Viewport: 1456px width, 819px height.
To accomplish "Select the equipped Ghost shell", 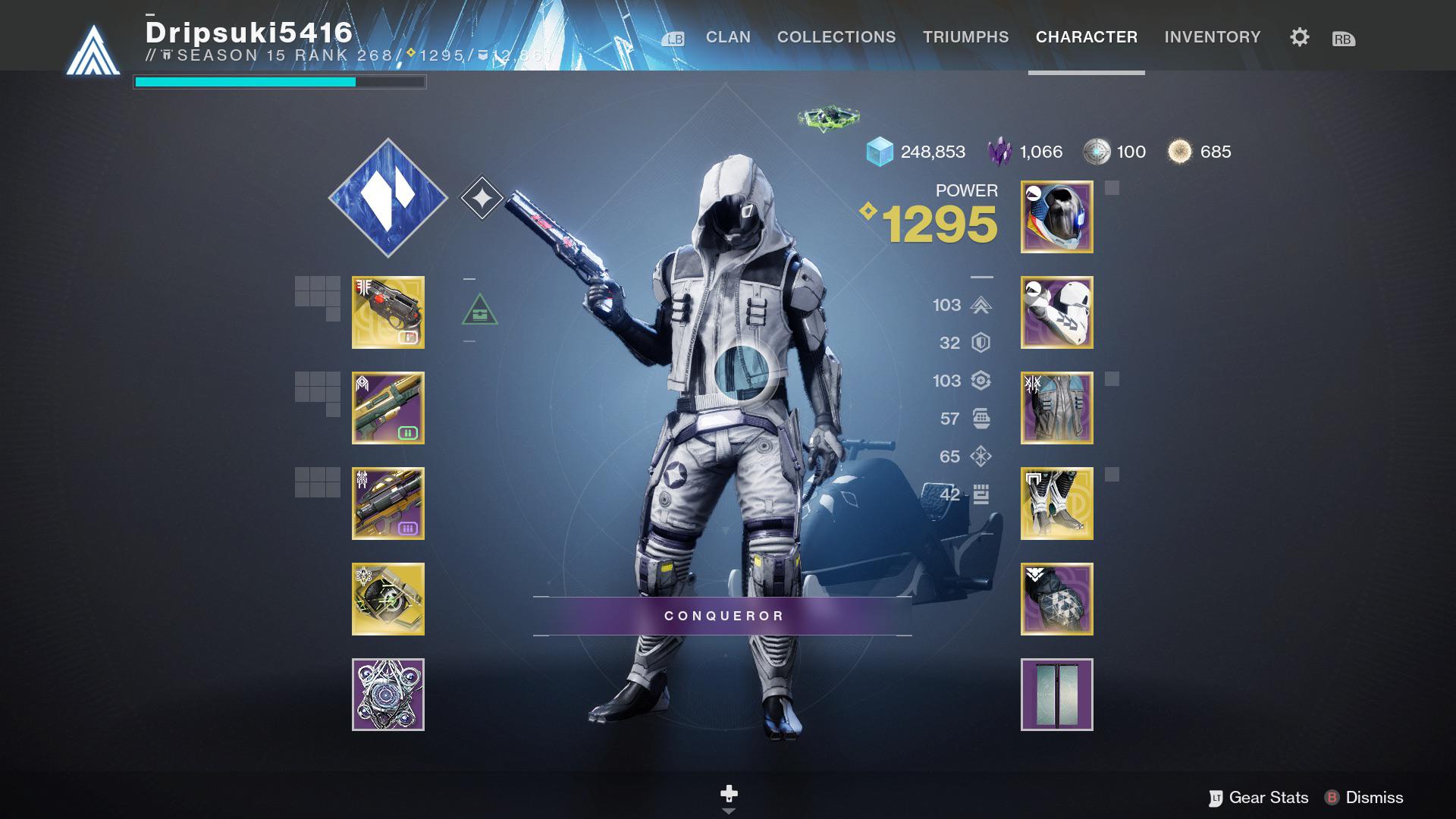I will click(x=388, y=598).
